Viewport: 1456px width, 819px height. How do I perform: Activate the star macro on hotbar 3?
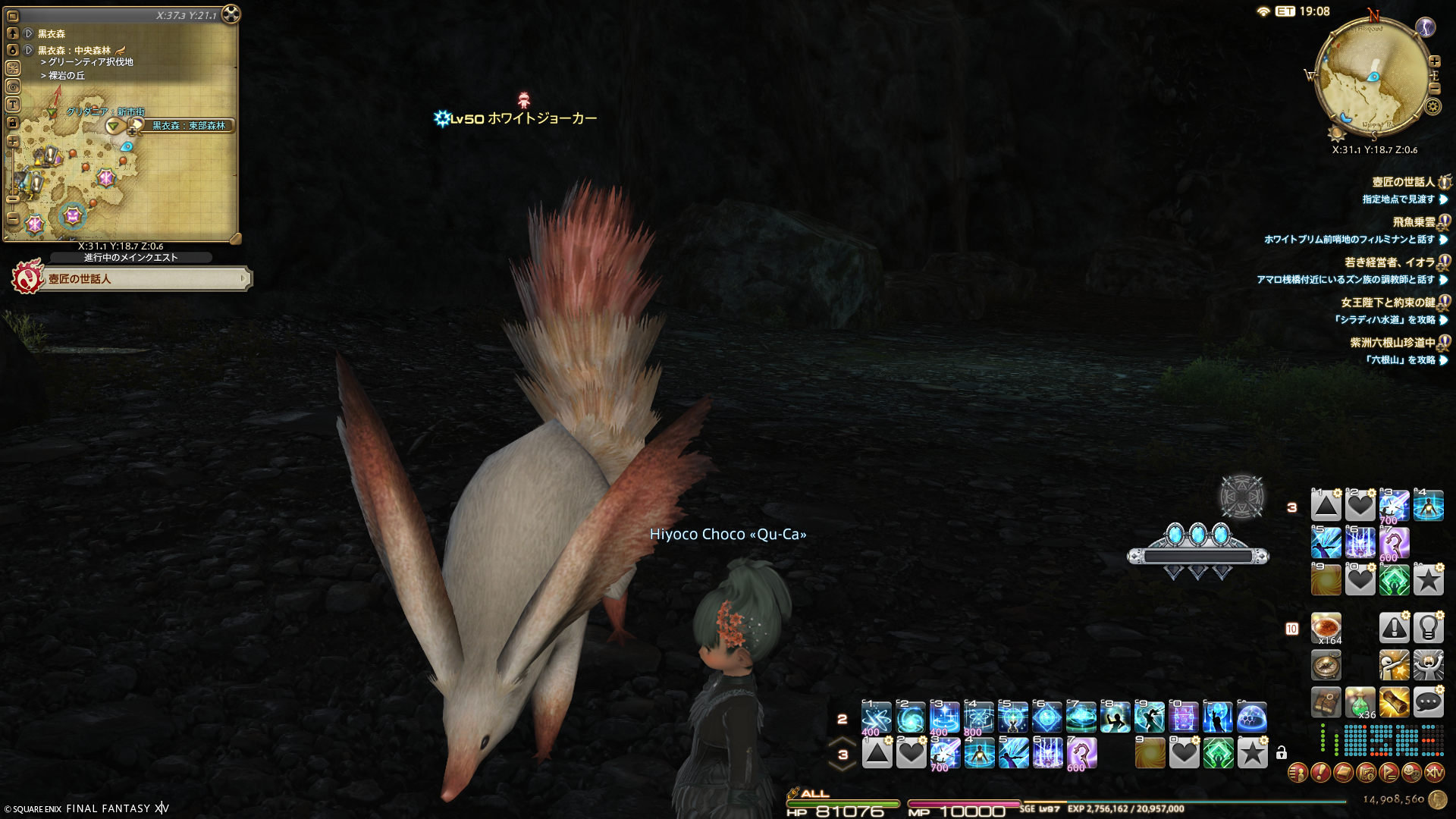[x=1252, y=754]
